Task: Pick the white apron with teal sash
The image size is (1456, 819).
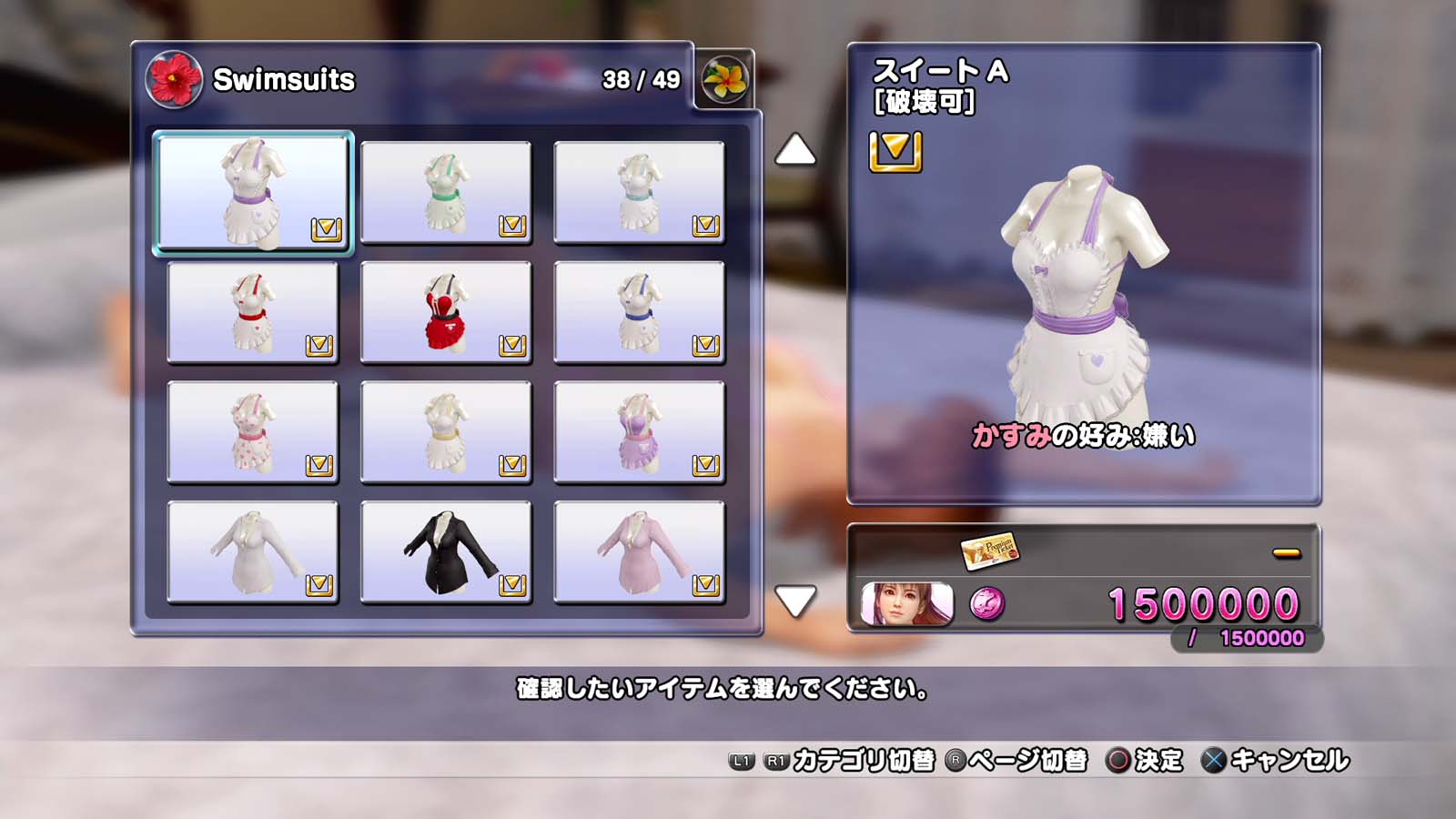Action: click(x=639, y=192)
